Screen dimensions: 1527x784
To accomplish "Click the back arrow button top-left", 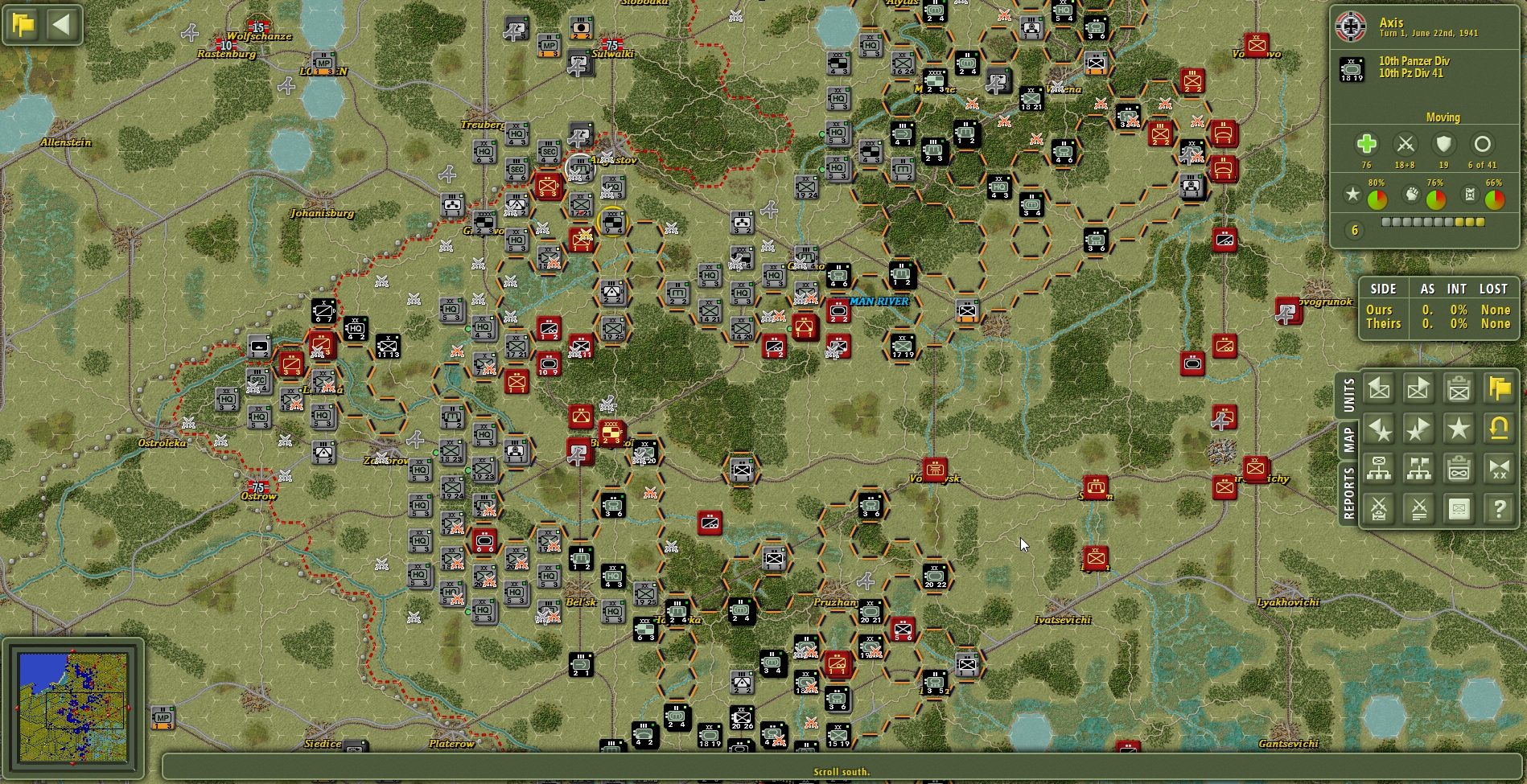I will pyautogui.click(x=60, y=24).
